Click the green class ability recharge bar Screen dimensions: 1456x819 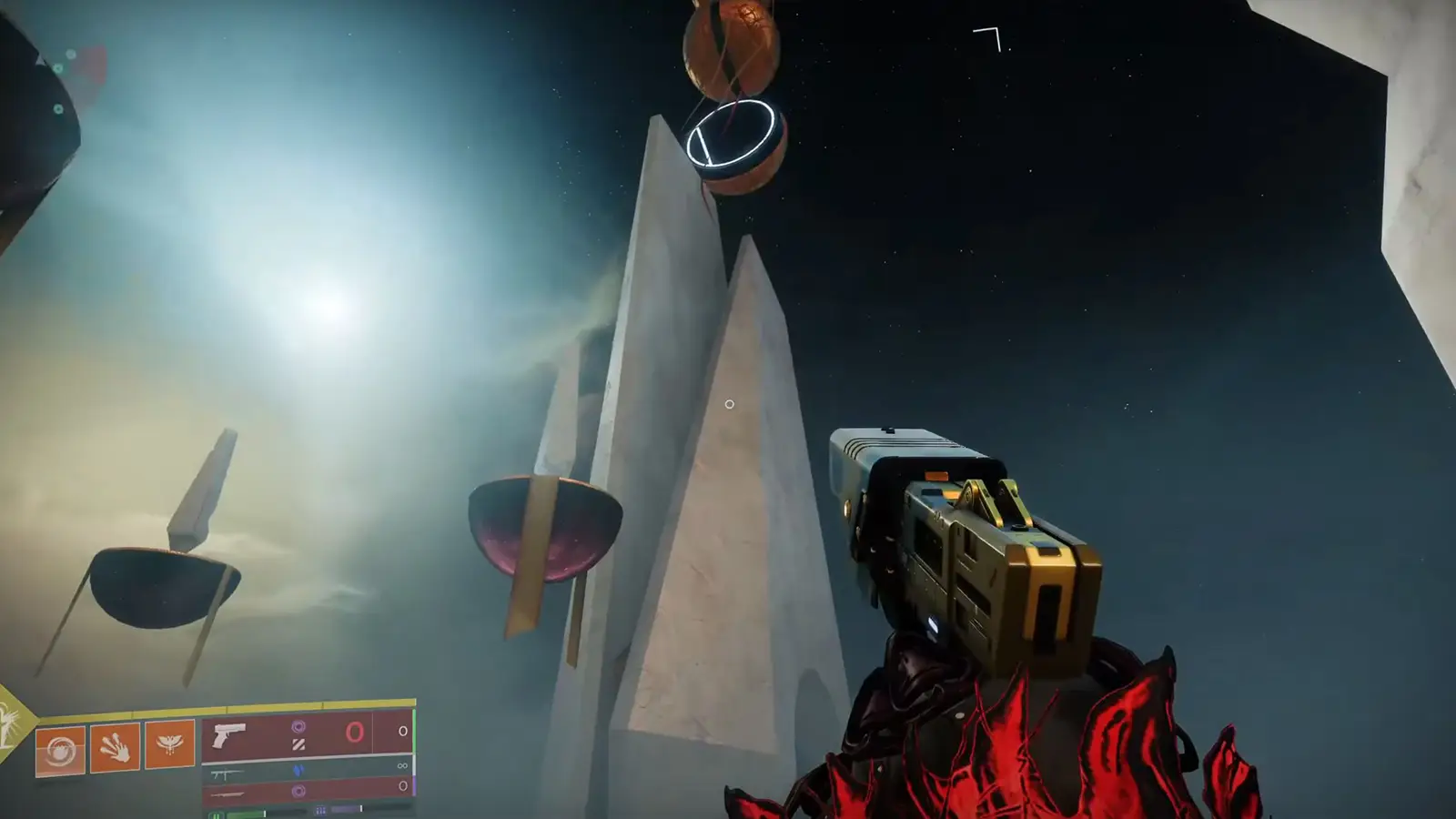246,814
